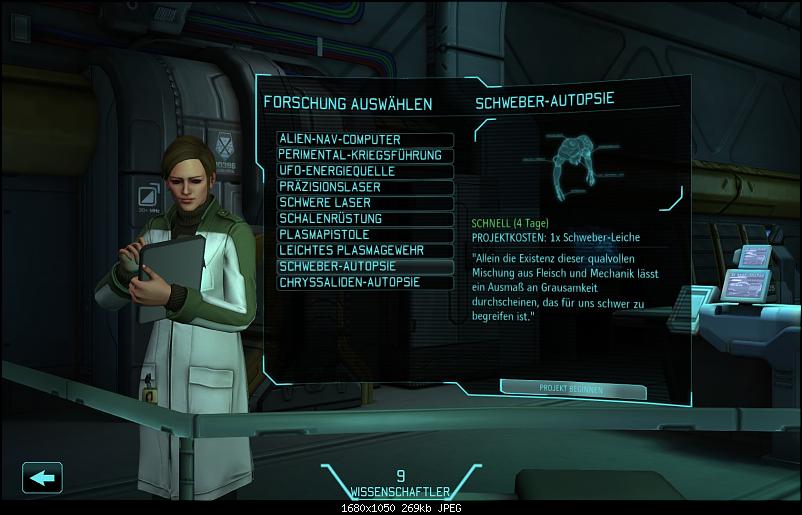Select UFO-Energiequelle research
Image resolution: width=802 pixels, height=515 pixels.
[365, 171]
